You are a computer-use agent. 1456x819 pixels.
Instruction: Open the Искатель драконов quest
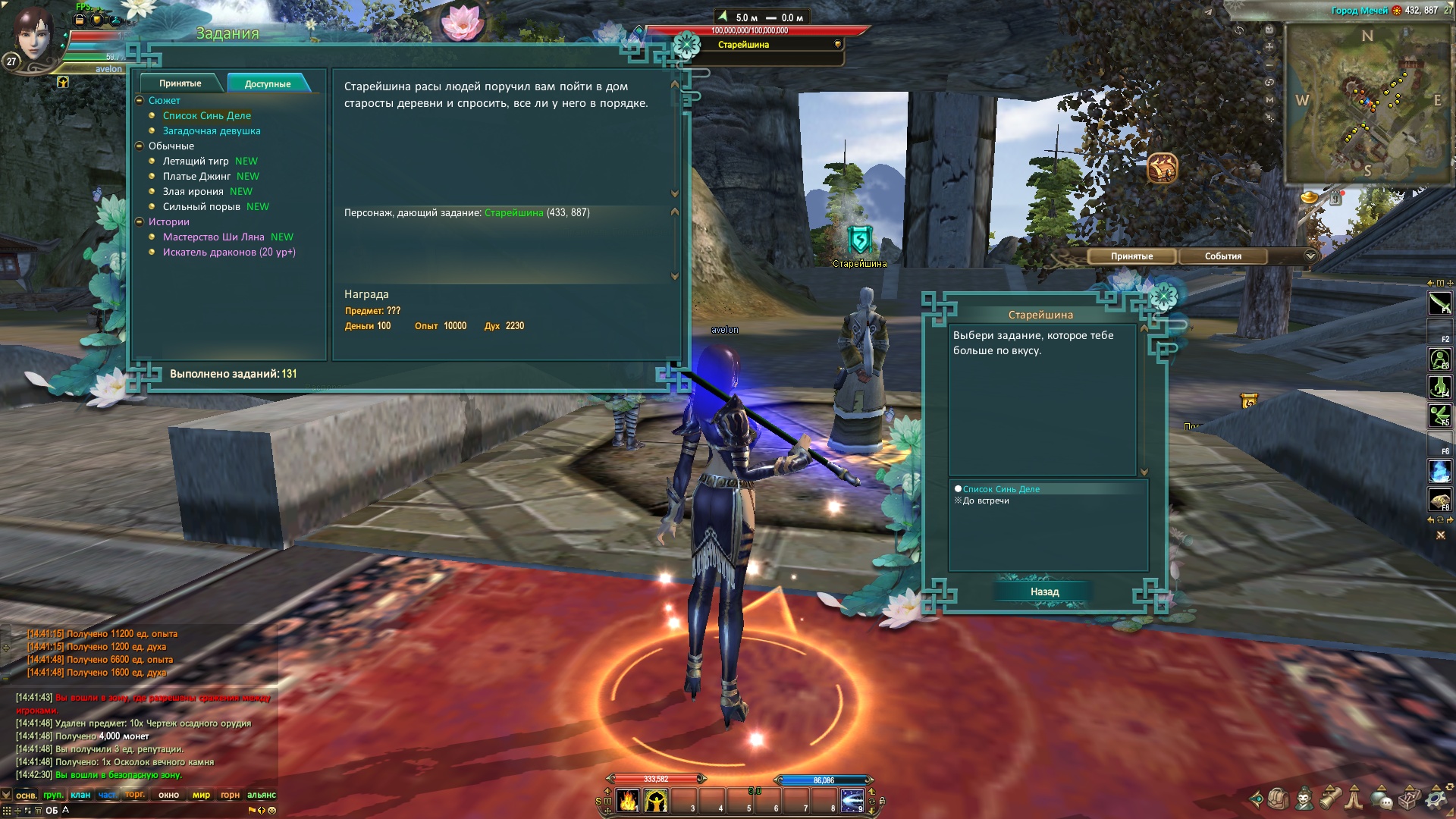click(x=228, y=253)
